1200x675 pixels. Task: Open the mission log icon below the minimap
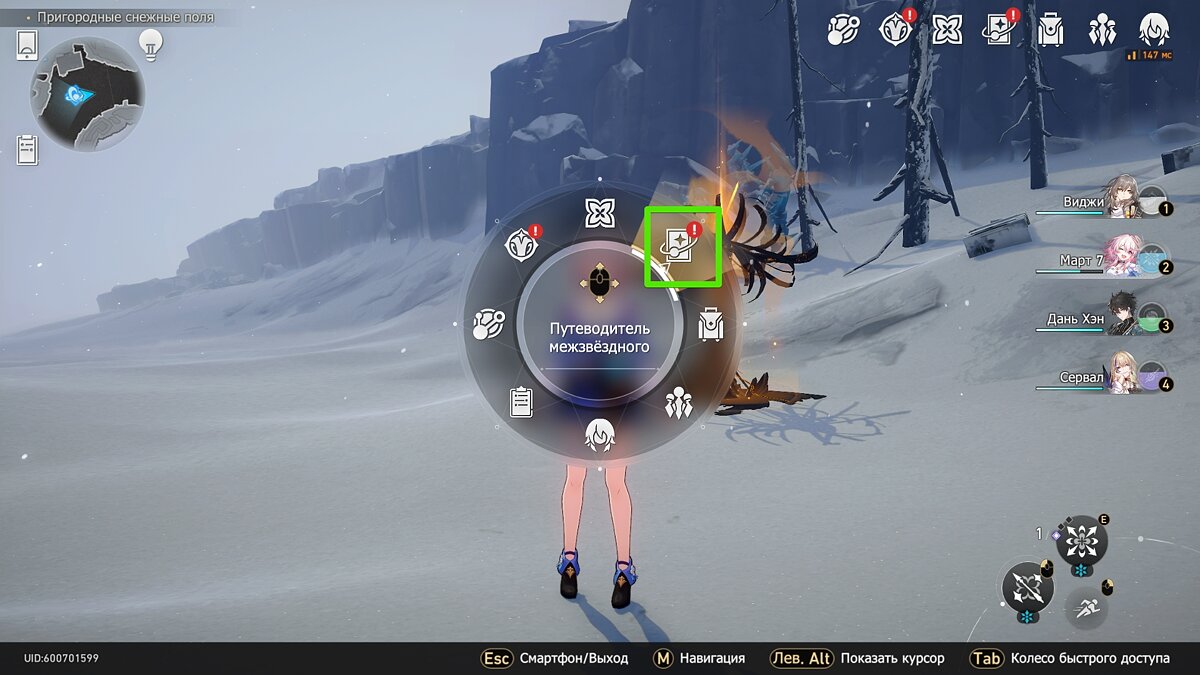[x=27, y=150]
